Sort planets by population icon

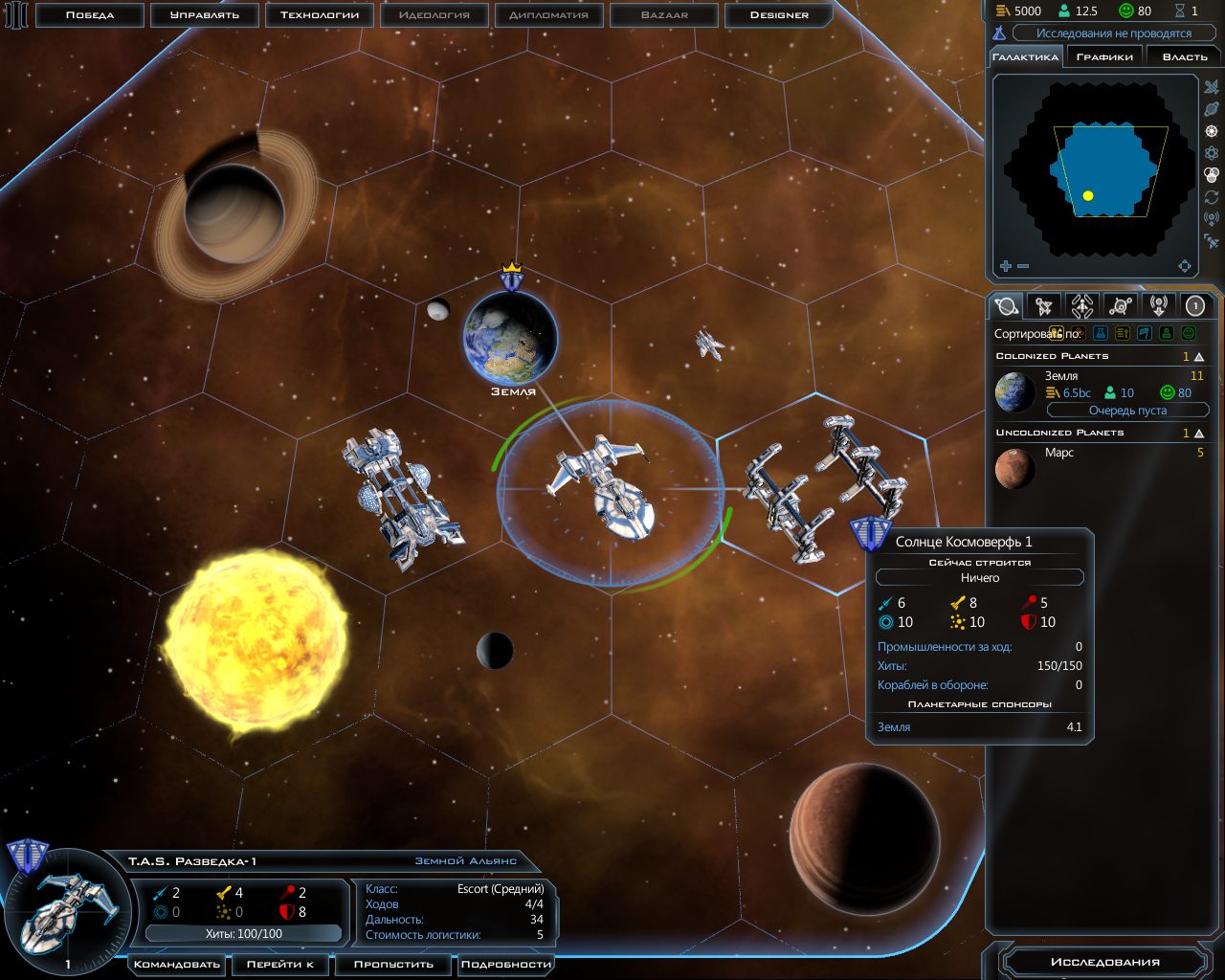(1166, 332)
